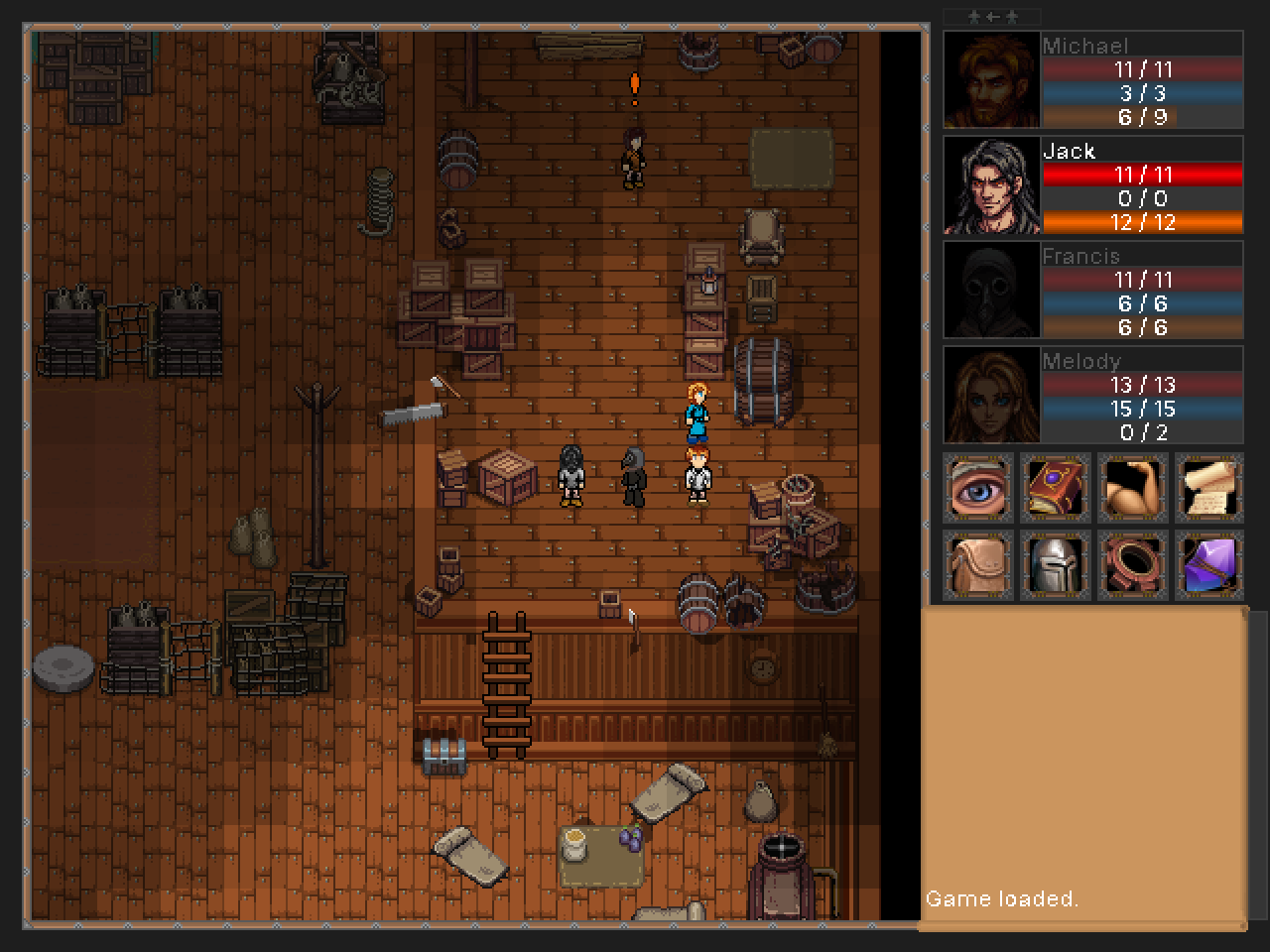Click the flexed arm strength icon

click(1133, 488)
